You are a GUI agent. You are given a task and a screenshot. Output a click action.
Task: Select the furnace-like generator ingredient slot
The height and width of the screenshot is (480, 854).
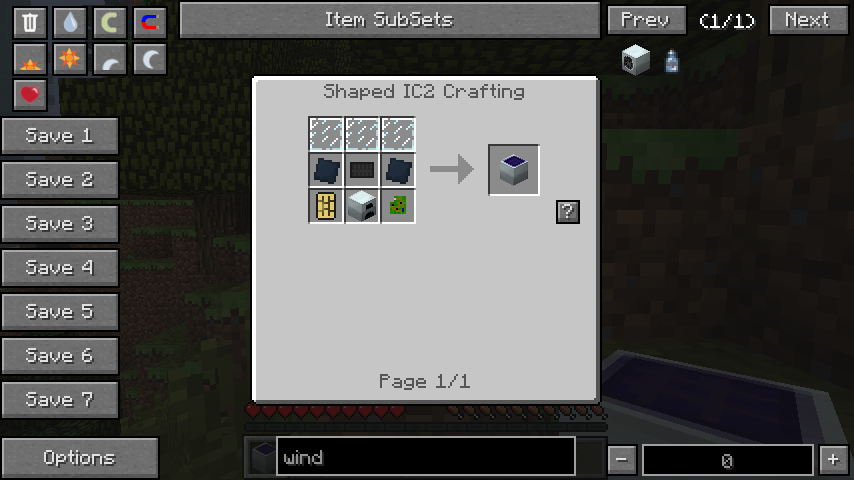click(362, 206)
